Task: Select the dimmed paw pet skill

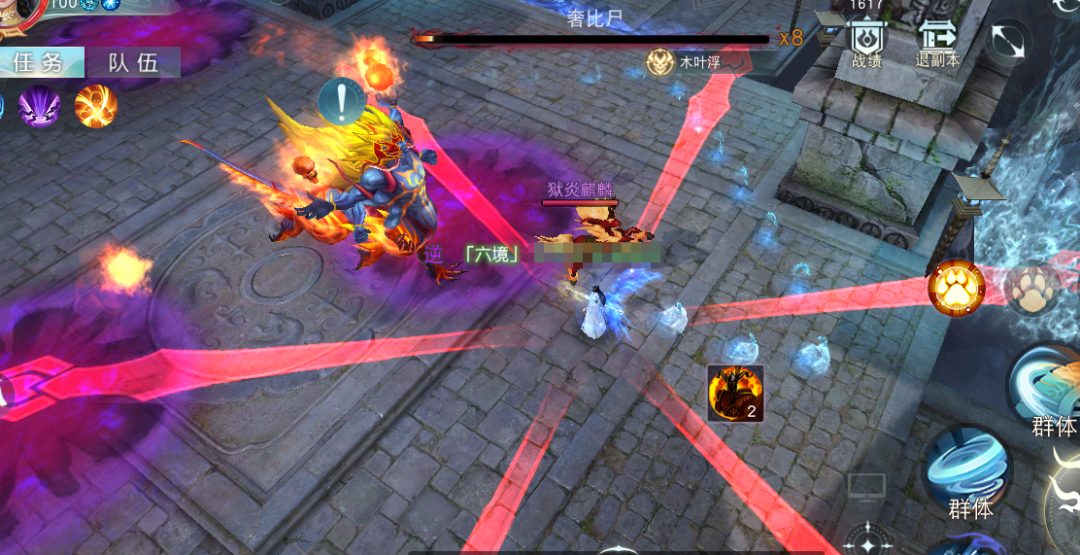Action: tap(1030, 289)
